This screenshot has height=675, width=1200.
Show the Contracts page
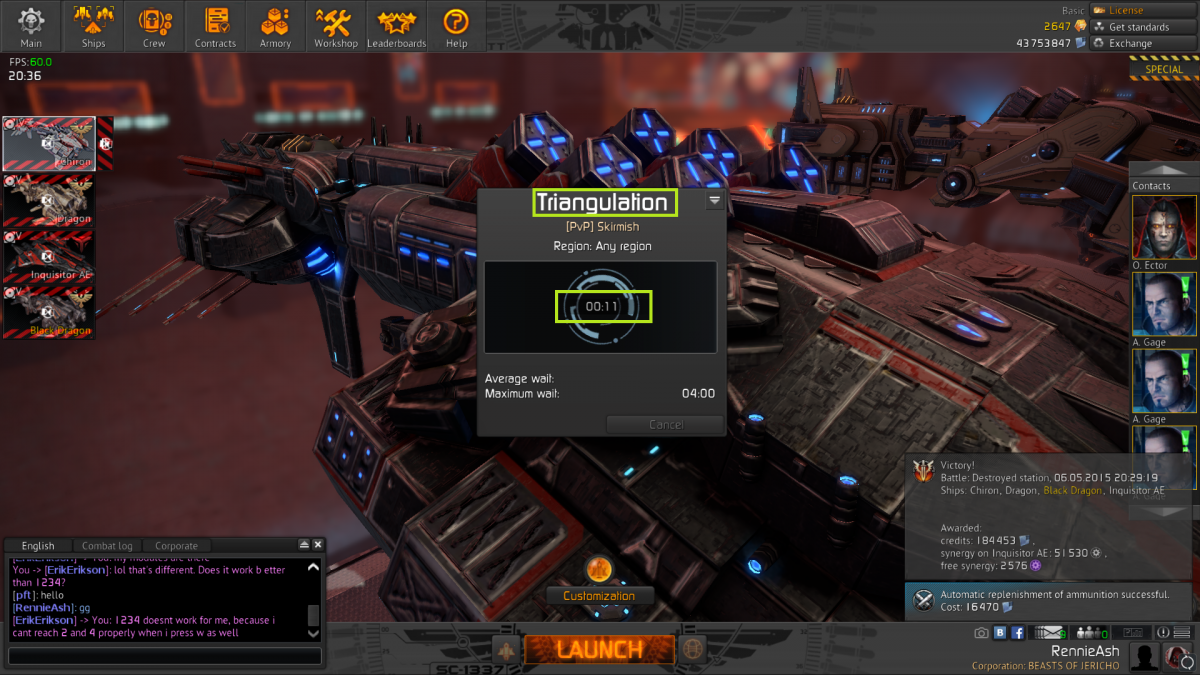(x=215, y=27)
